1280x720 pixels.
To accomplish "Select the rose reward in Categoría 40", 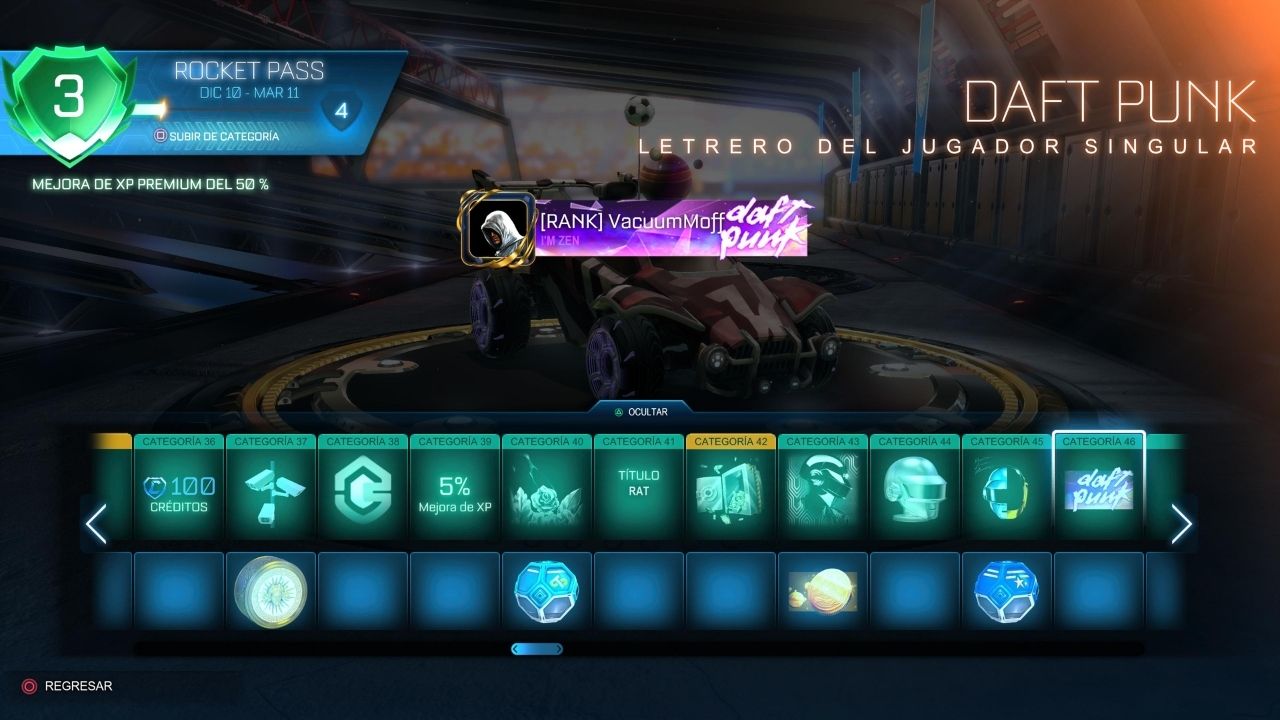I will (x=547, y=493).
